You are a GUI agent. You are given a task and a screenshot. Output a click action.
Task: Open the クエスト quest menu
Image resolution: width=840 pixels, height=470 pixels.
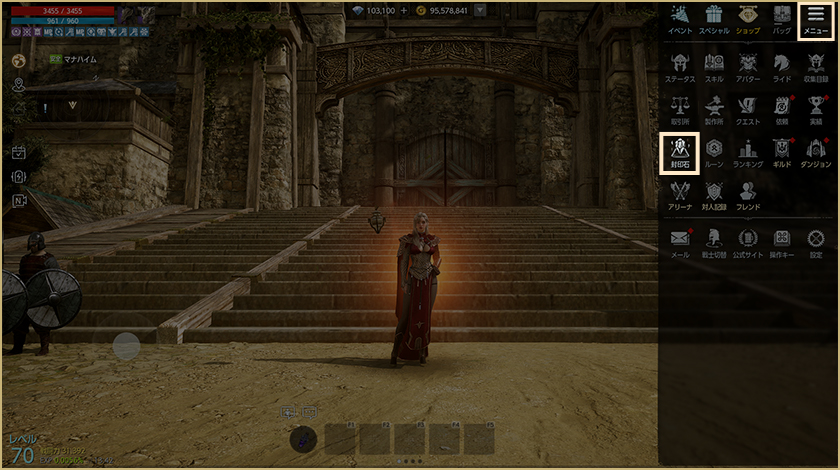pyautogui.click(x=748, y=108)
